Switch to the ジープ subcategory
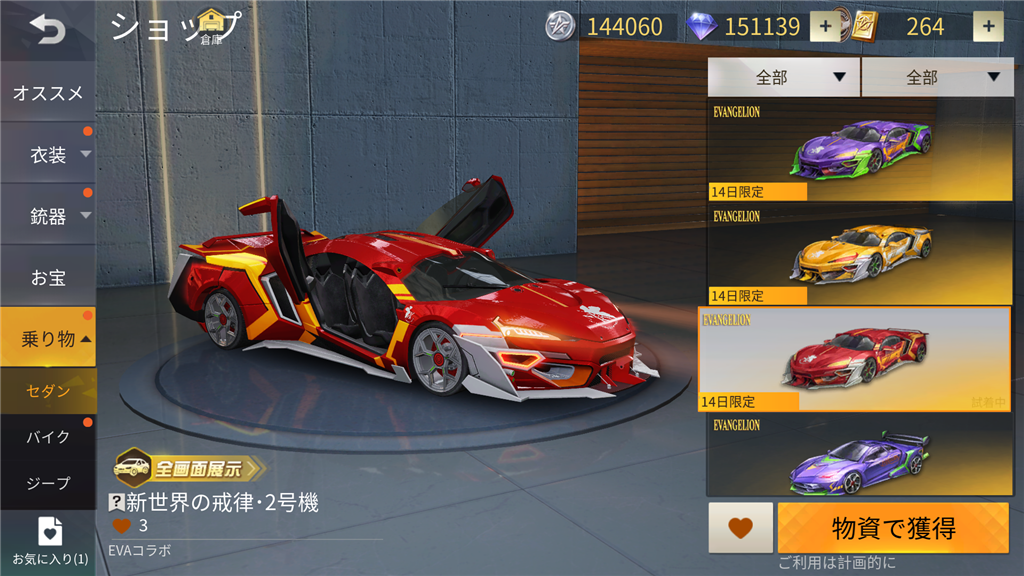Image resolution: width=1024 pixels, height=576 pixels. (48, 483)
